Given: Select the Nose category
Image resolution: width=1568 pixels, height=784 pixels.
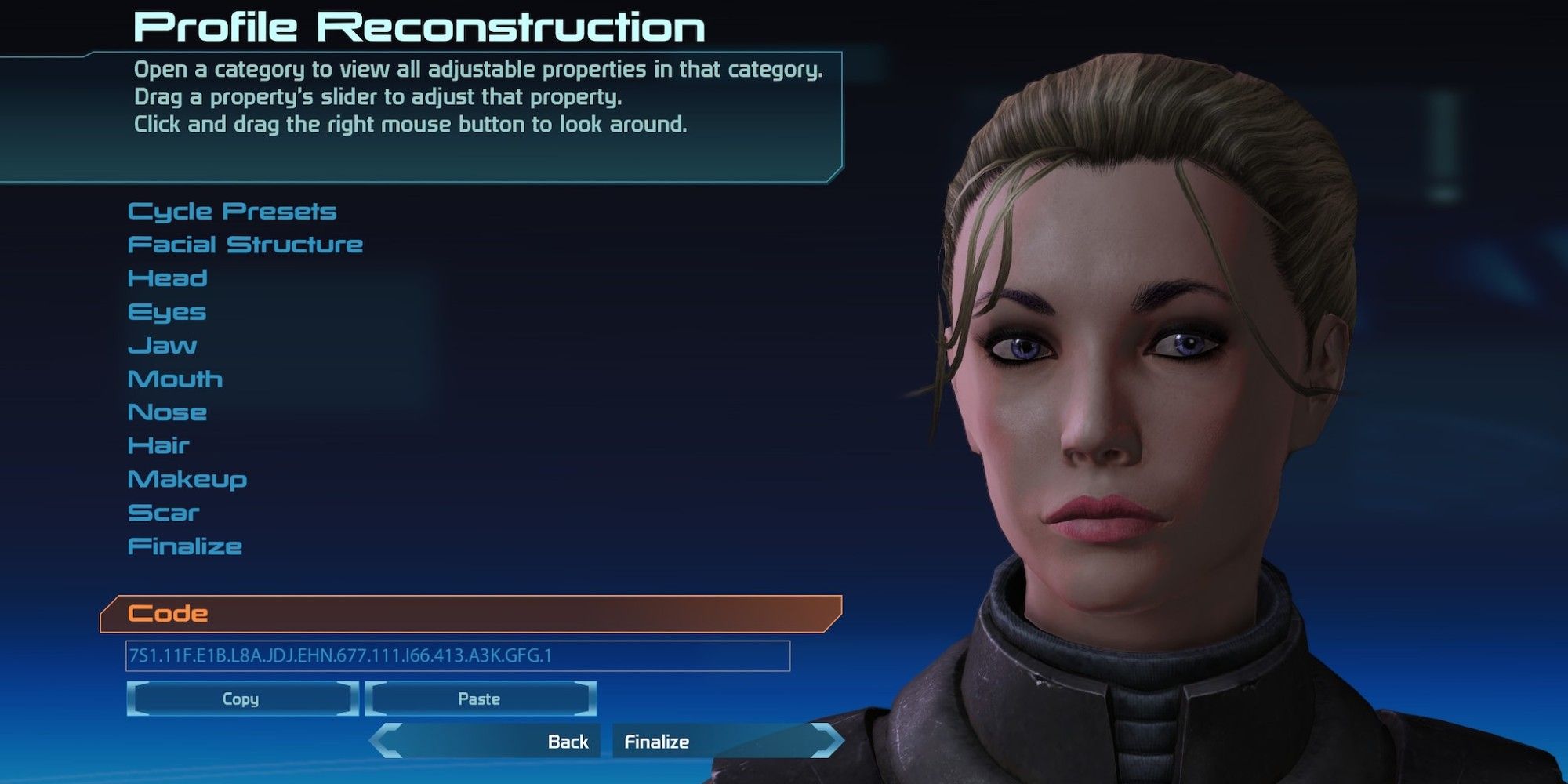Looking at the screenshot, I should [168, 412].
